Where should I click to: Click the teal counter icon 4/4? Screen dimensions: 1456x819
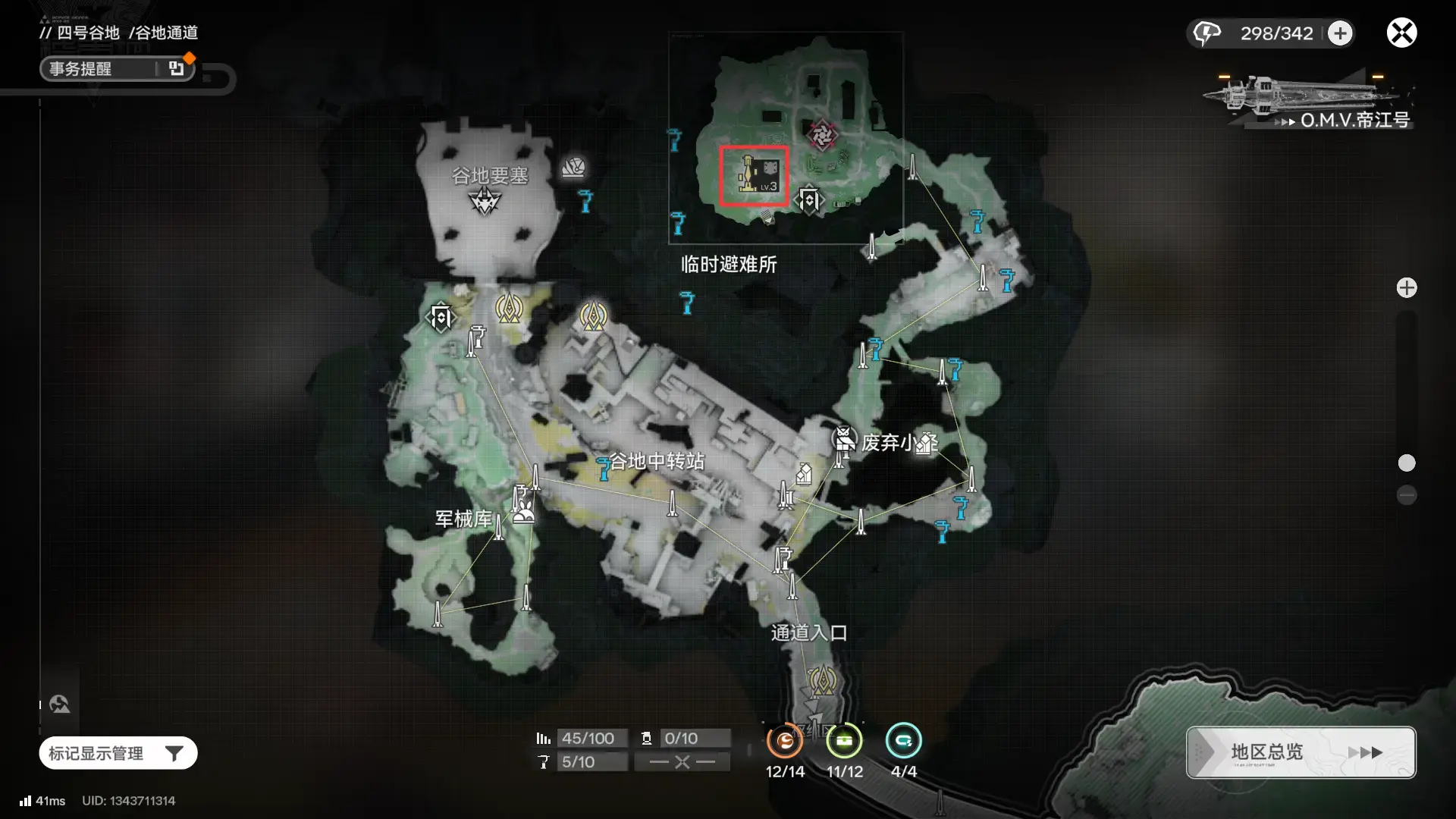pyautogui.click(x=903, y=741)
